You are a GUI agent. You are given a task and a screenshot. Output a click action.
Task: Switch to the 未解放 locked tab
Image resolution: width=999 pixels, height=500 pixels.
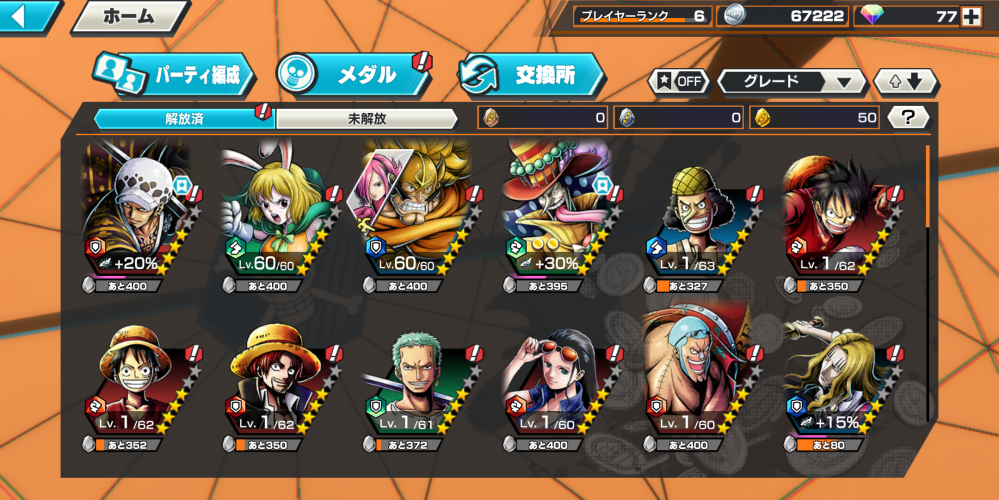[366, 118]
